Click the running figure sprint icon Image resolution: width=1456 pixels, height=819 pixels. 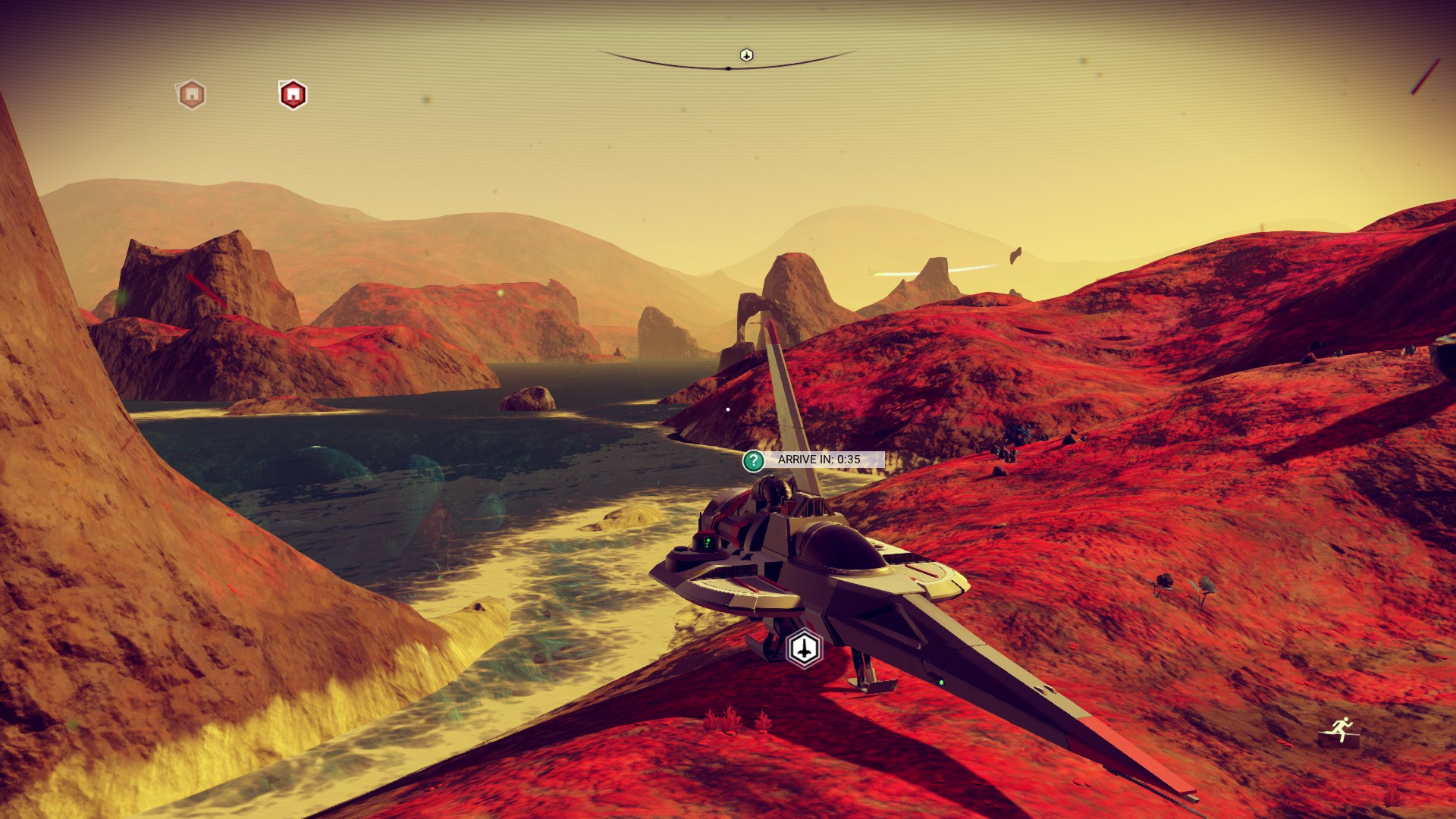[x=1341, y=730]
